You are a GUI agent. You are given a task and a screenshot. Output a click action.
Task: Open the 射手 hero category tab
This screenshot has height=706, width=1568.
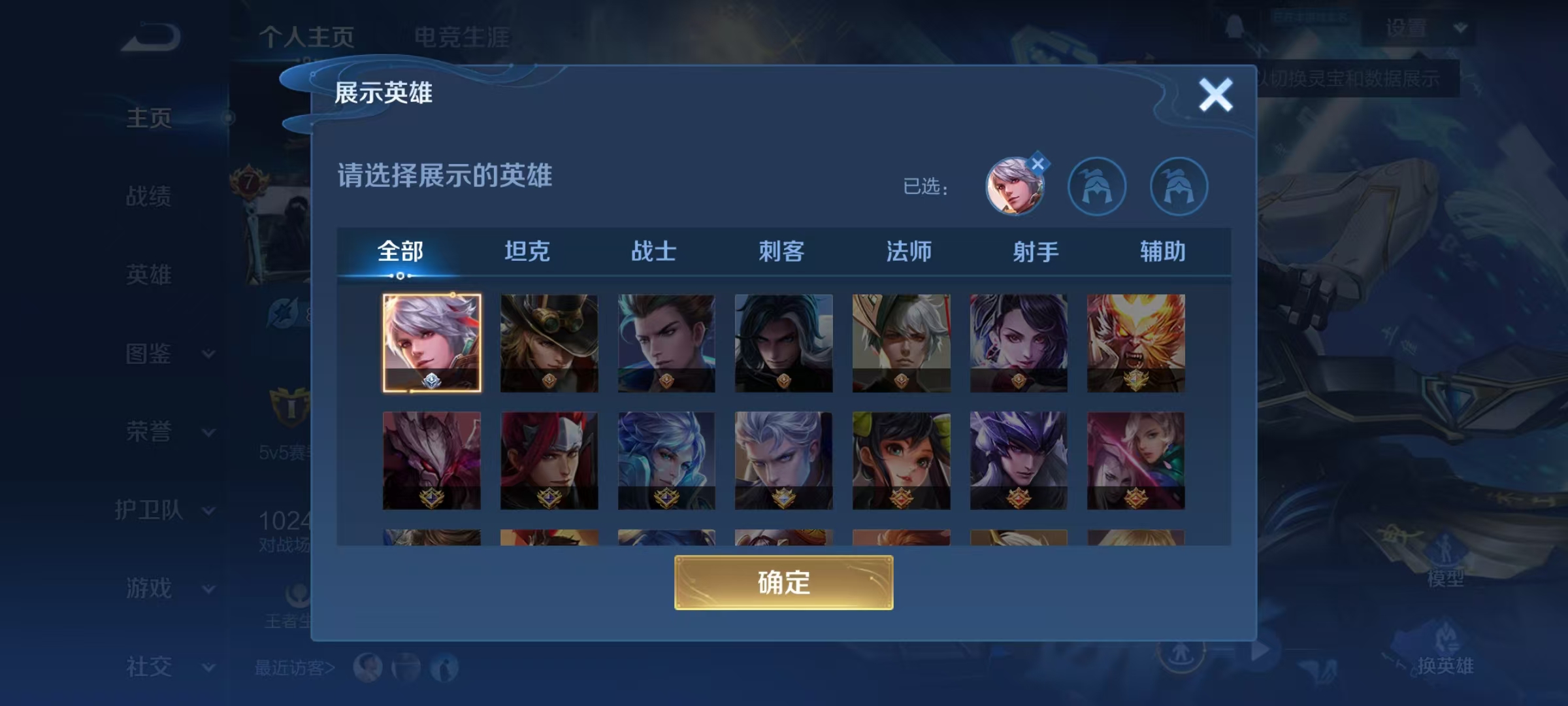coord(1036,250)
